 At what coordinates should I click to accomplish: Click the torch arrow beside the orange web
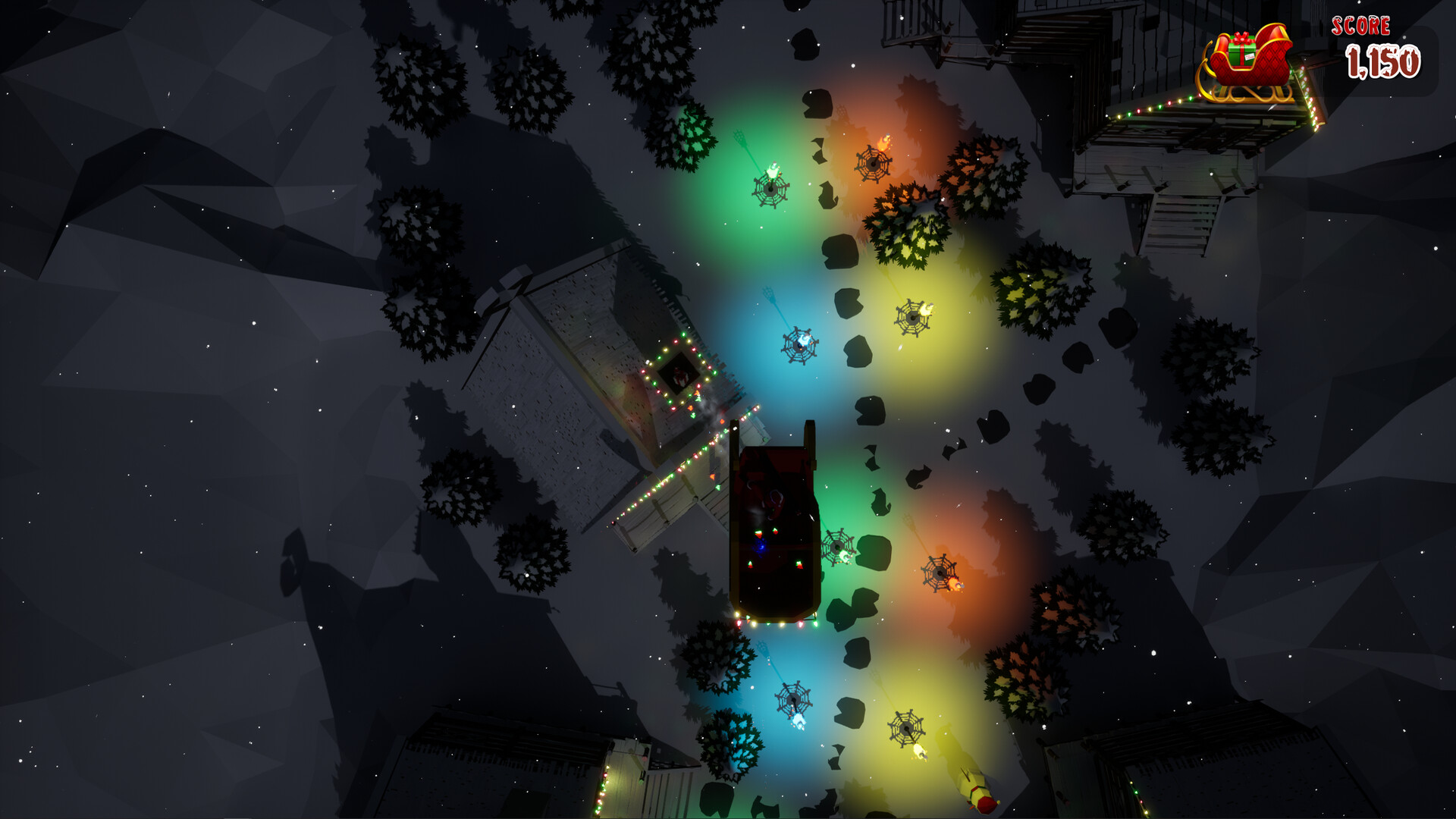point(883,140)
